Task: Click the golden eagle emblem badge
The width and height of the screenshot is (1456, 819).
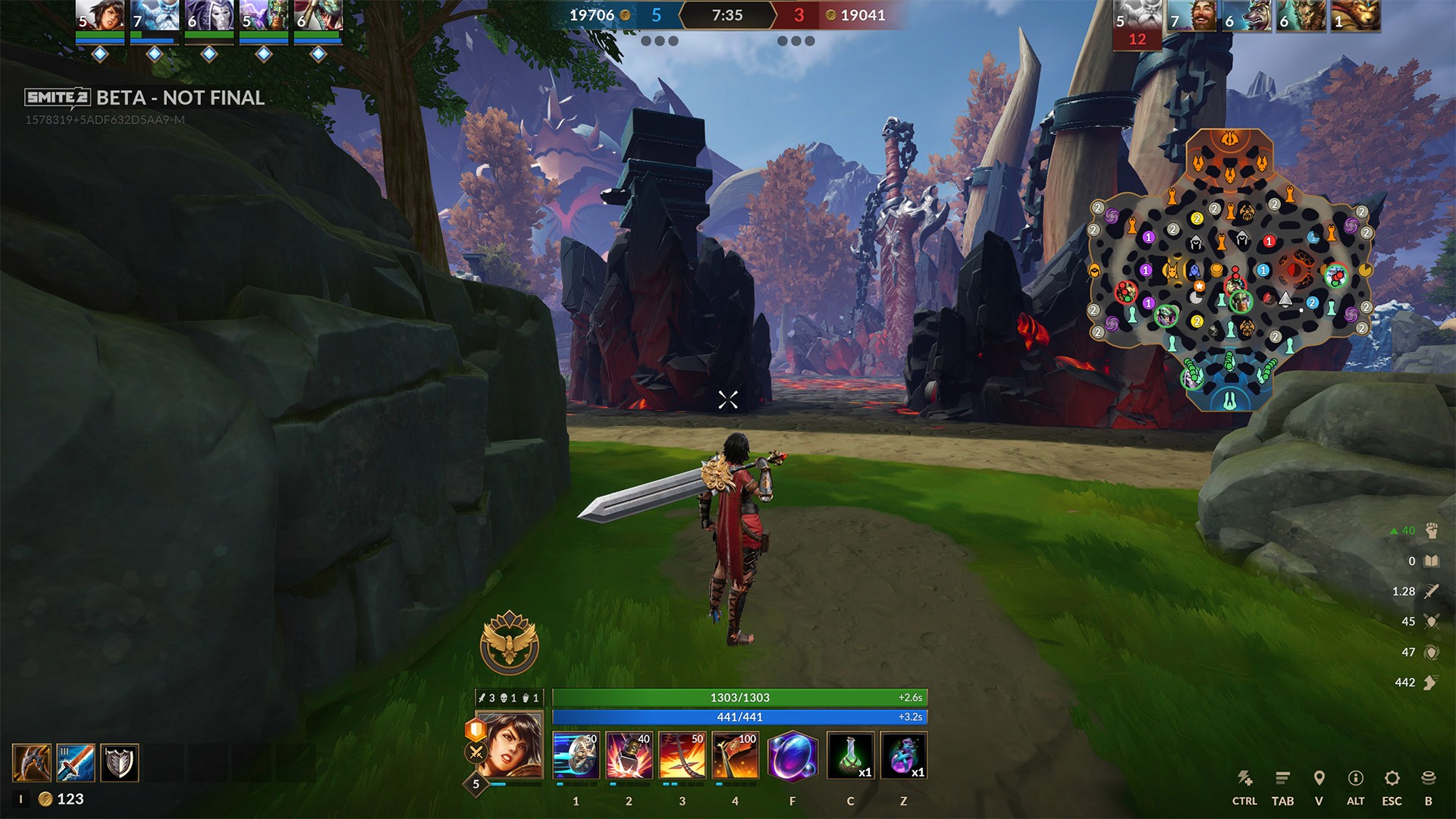Action: [x=510, y=643]
